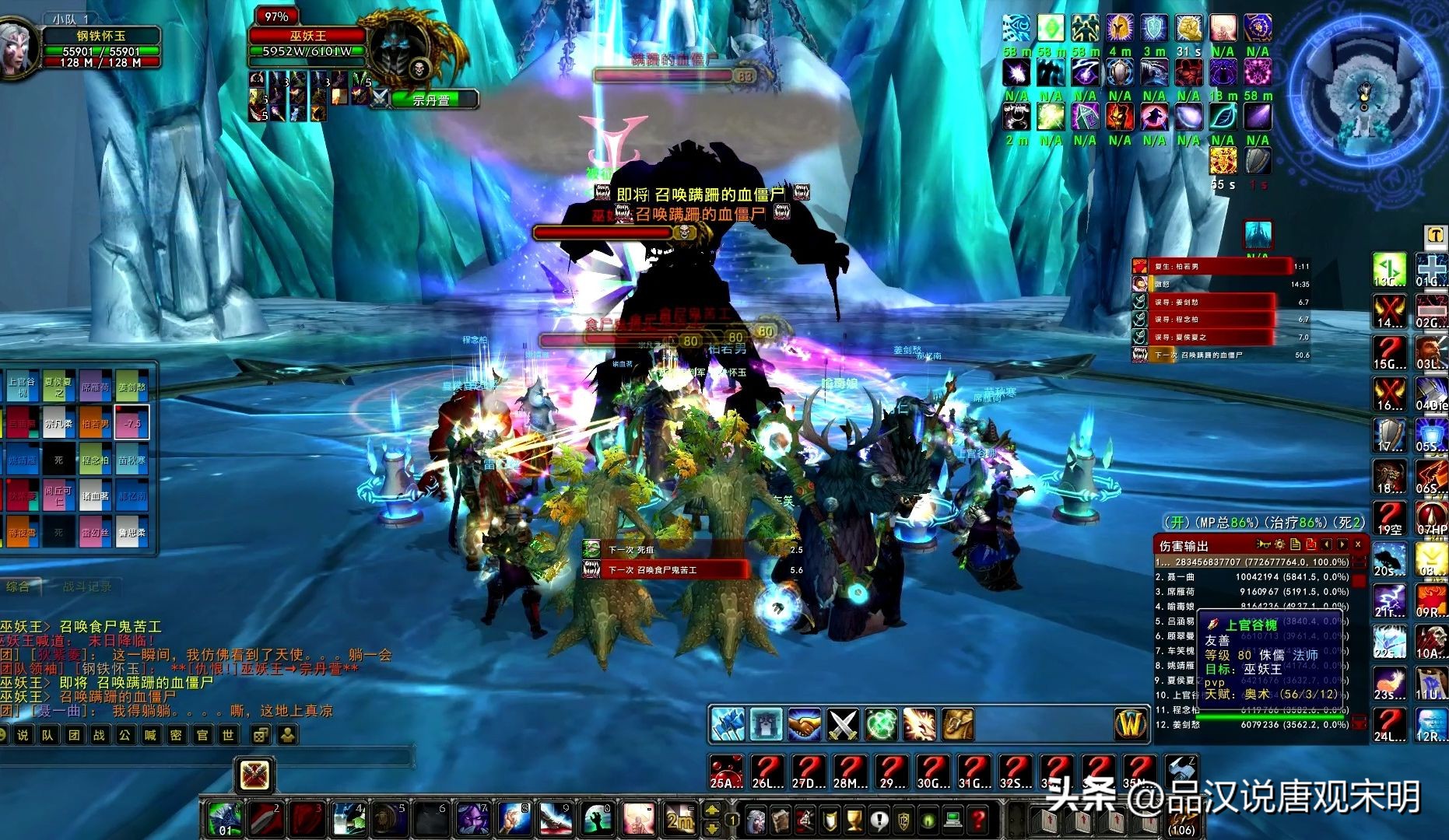
Task: Activate the crossed swords icon
Action: point(842,725)
